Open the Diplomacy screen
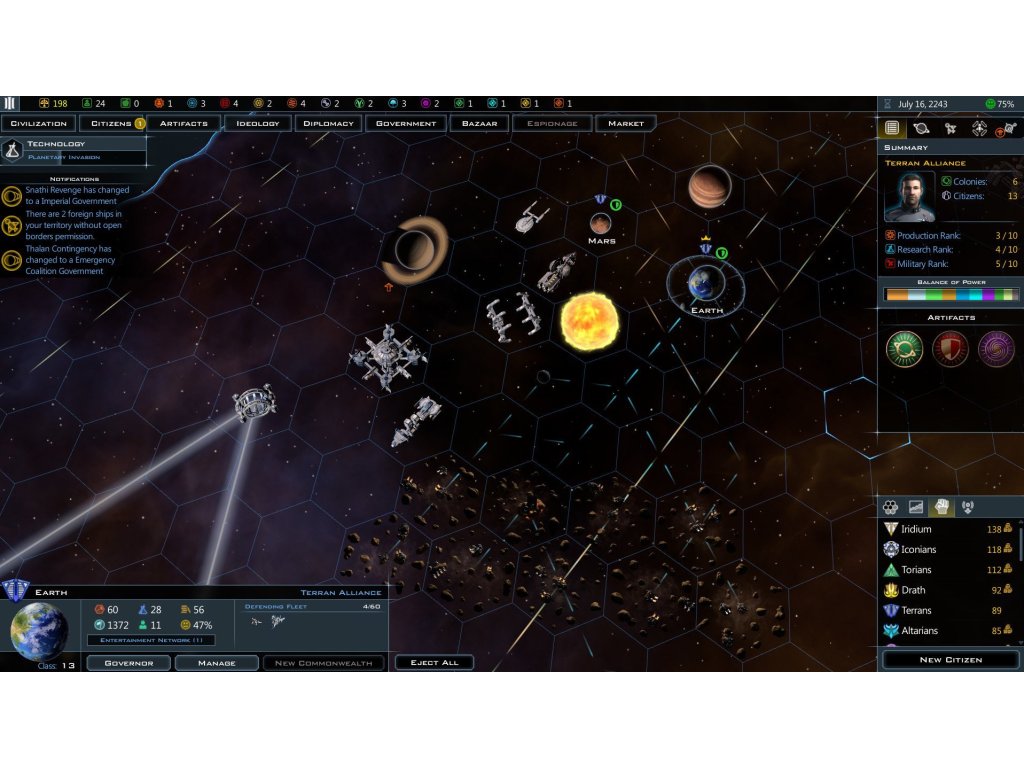Image resolution: width=1024 pixels, height=768 pixels. 329,124
